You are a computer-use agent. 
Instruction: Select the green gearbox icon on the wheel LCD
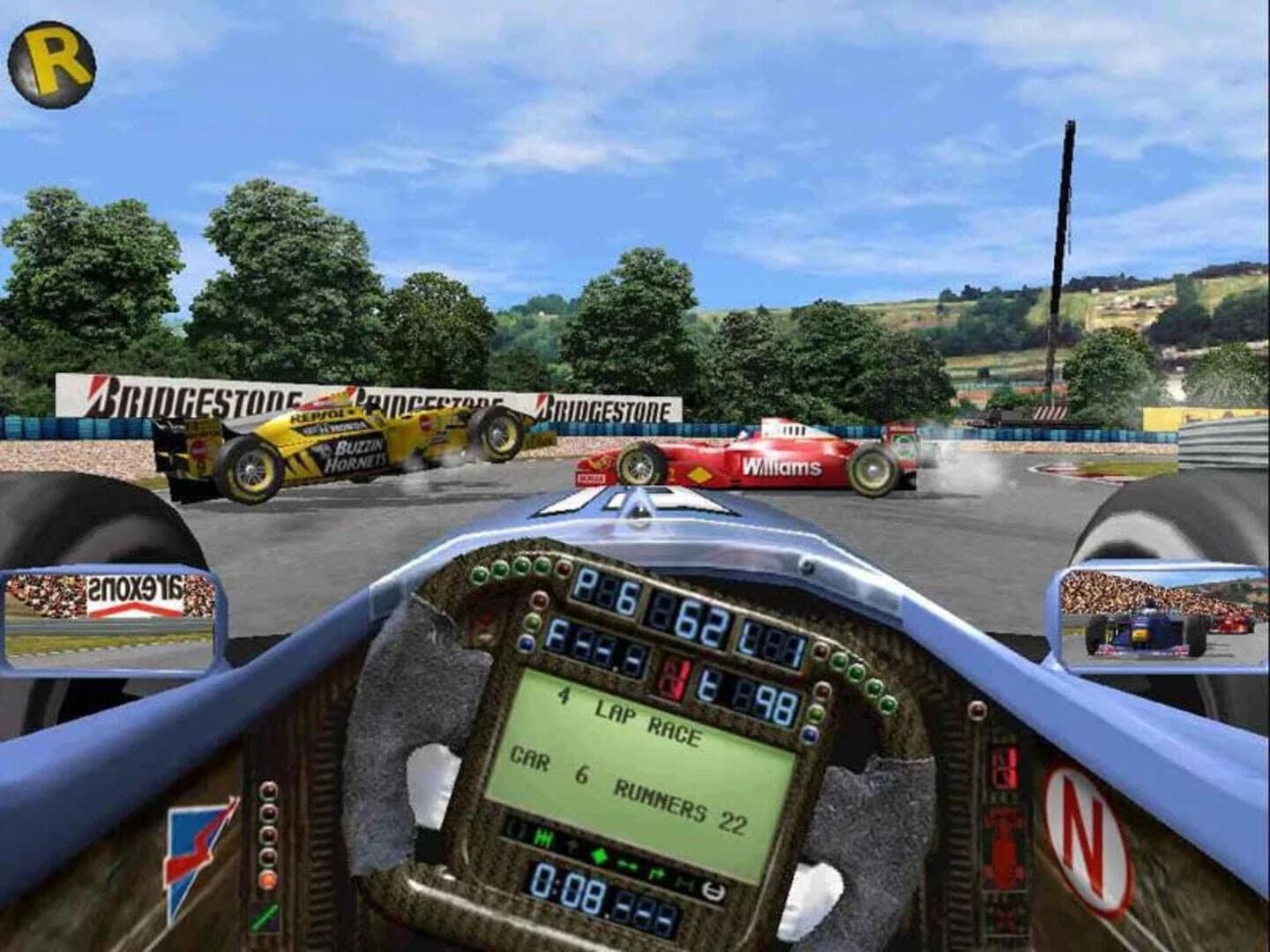tap(542, 837)
